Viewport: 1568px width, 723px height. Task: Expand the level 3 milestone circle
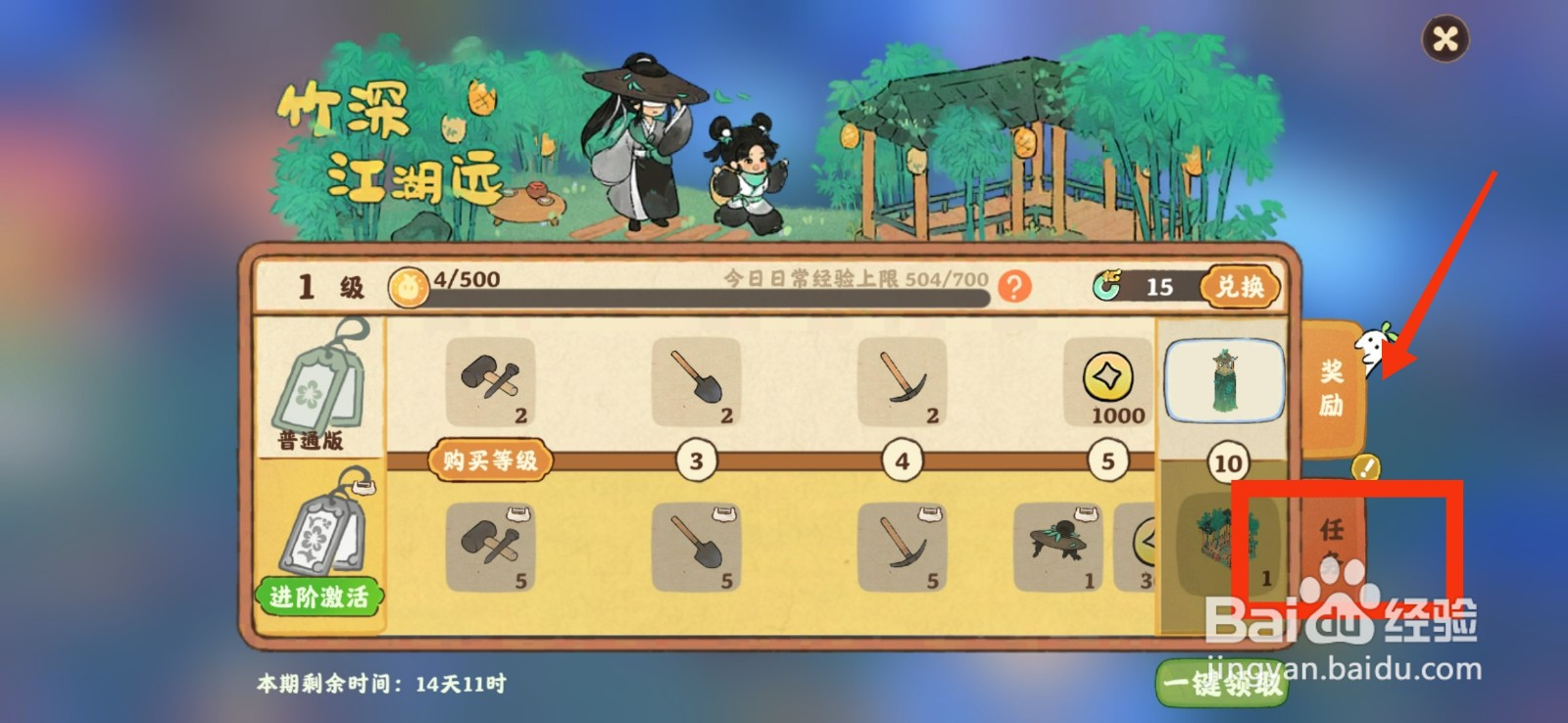point(697,458)
